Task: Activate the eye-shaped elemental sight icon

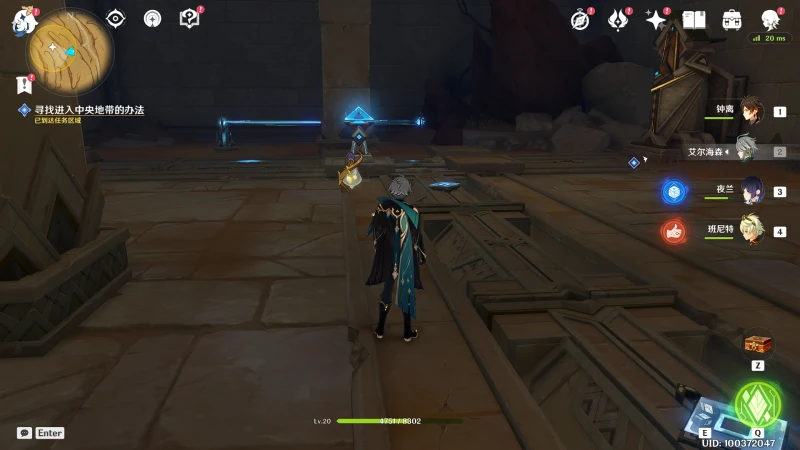Action: pyautogui.click(x=116, y=18)
